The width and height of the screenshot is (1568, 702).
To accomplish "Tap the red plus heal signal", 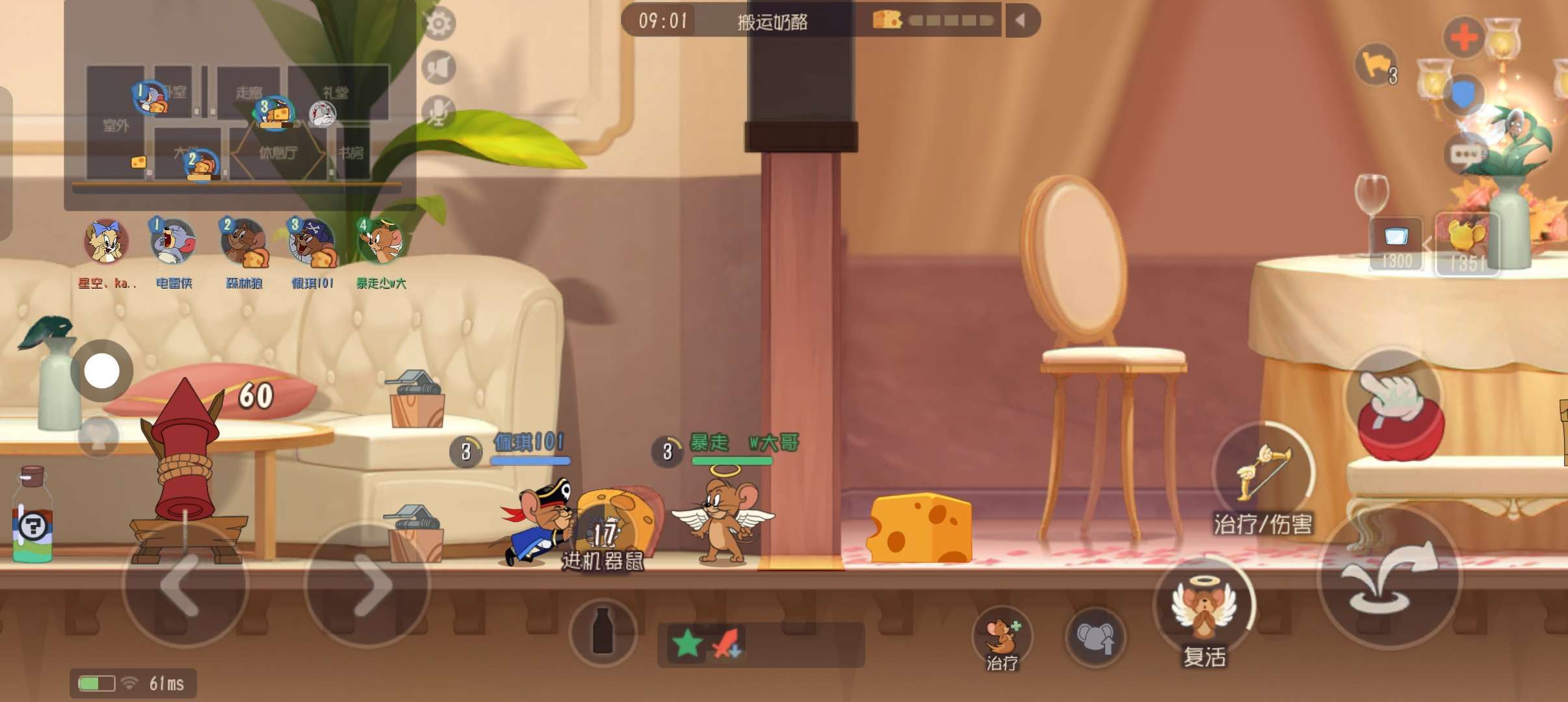I will (1464, 36).
